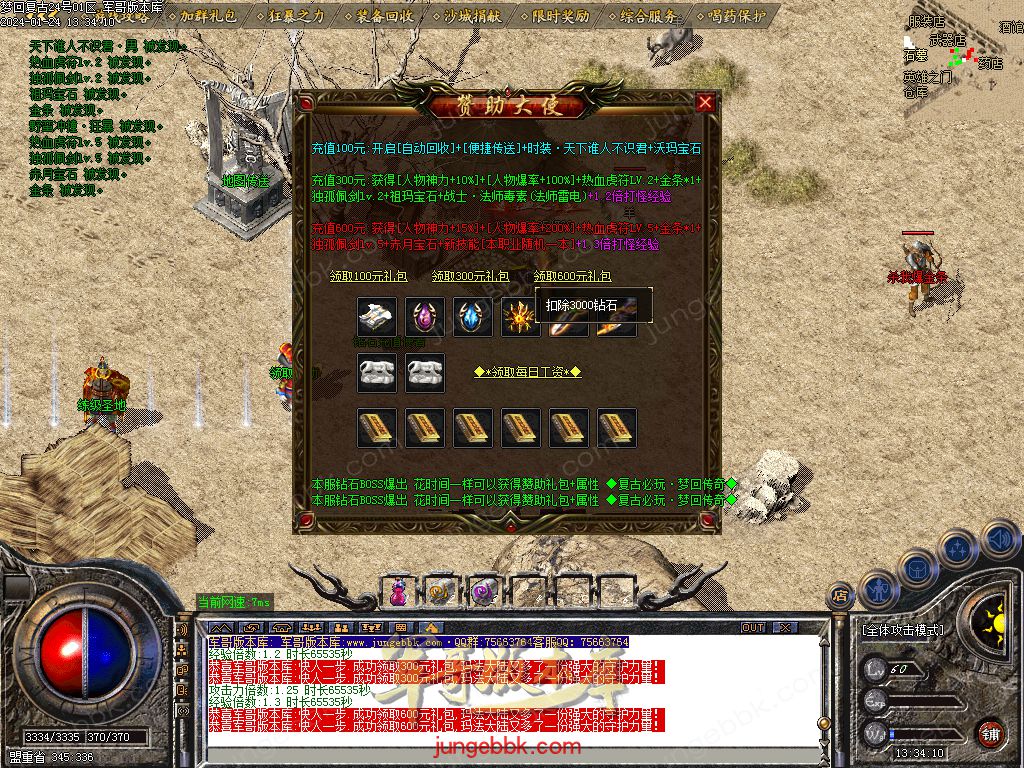
Task: Select the purple gem item slot
Action: (x=425, y=317)
